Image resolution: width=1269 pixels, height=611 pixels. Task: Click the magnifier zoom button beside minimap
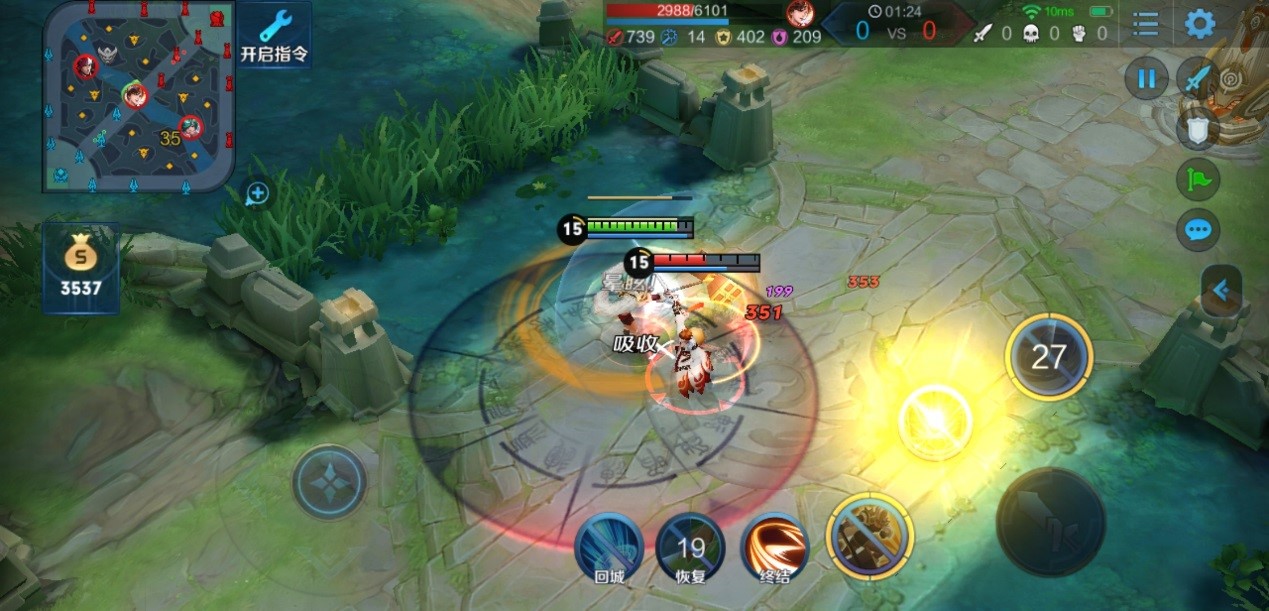point(257,194)
